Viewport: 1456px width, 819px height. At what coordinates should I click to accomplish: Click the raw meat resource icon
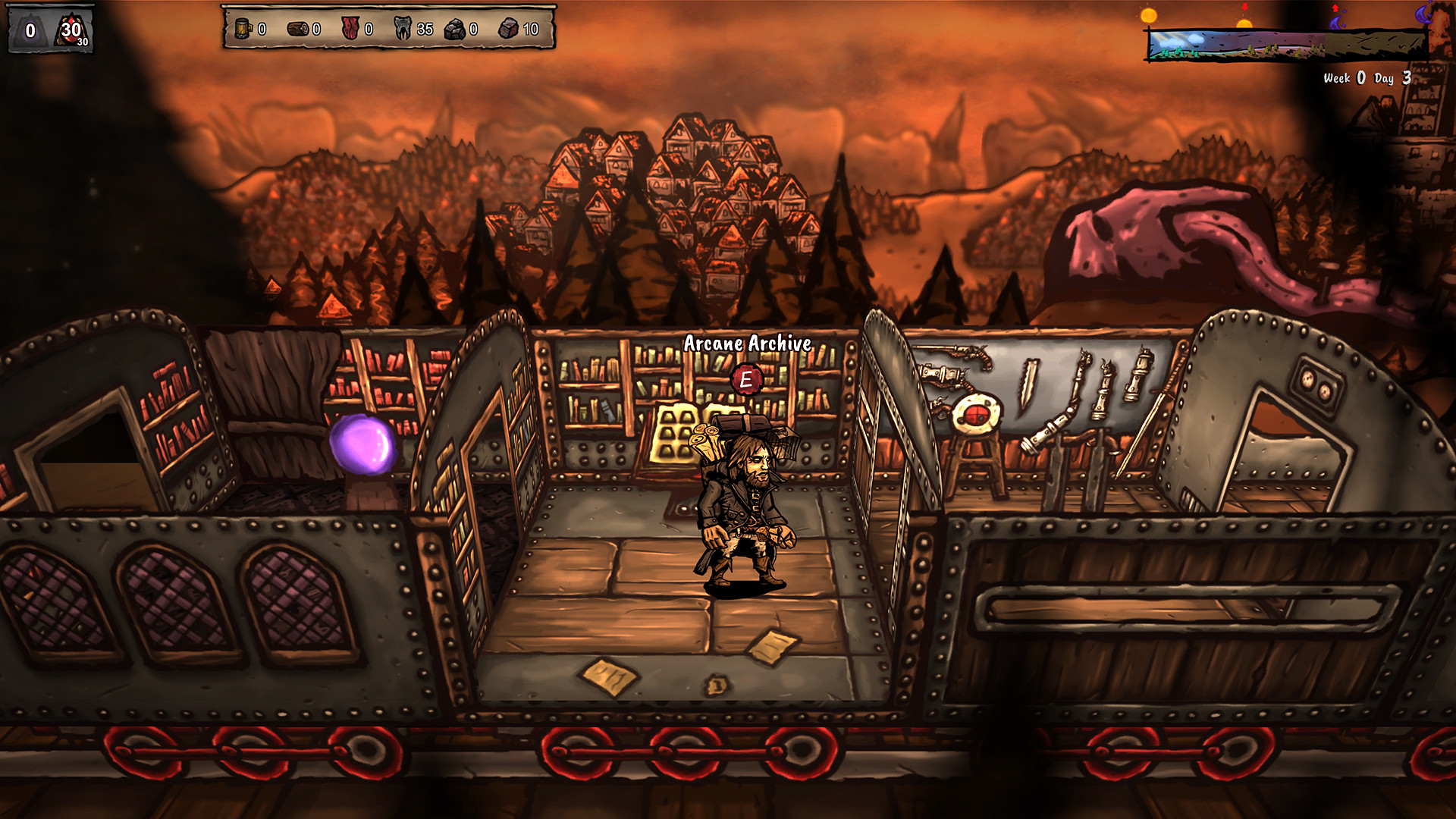[350, 29]
